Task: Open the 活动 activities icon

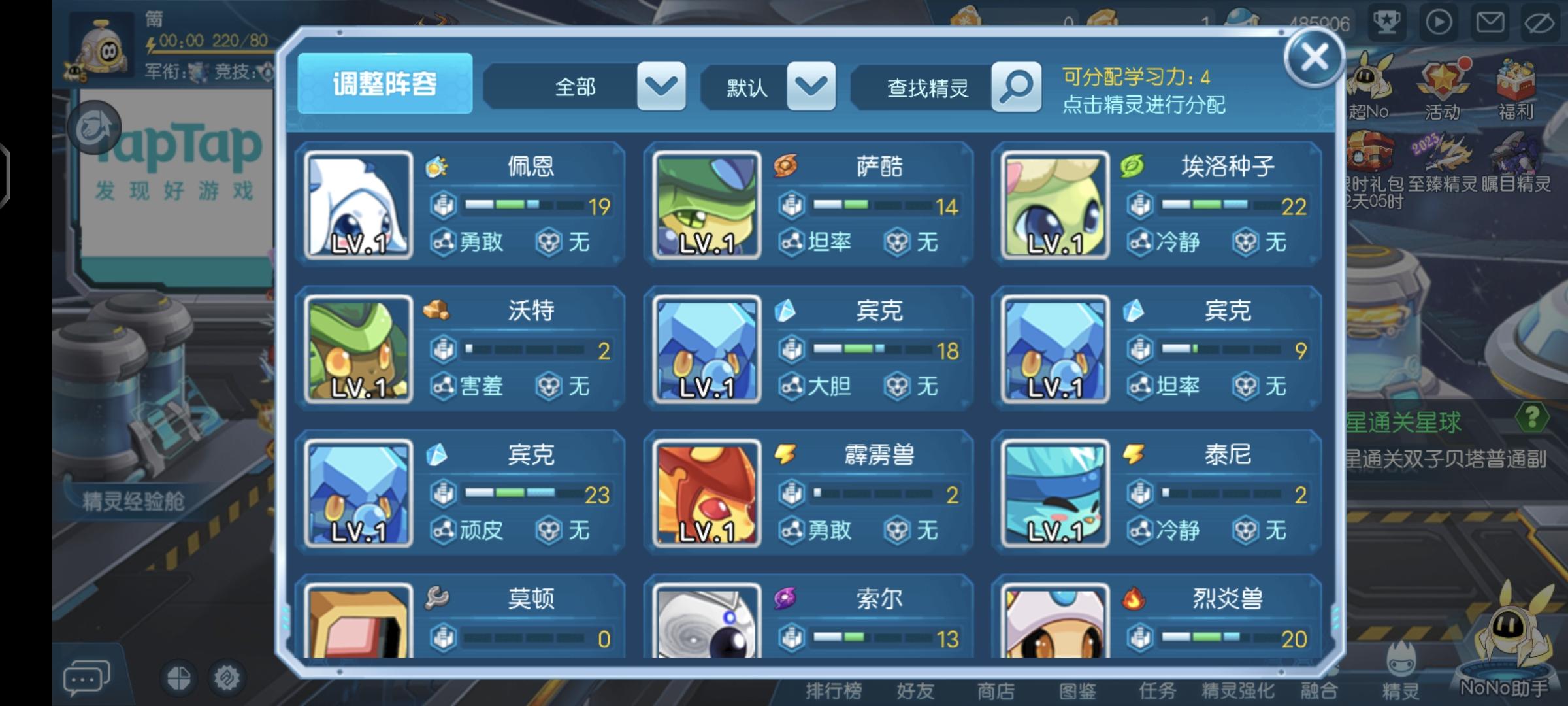Action: pos(1444,85)
